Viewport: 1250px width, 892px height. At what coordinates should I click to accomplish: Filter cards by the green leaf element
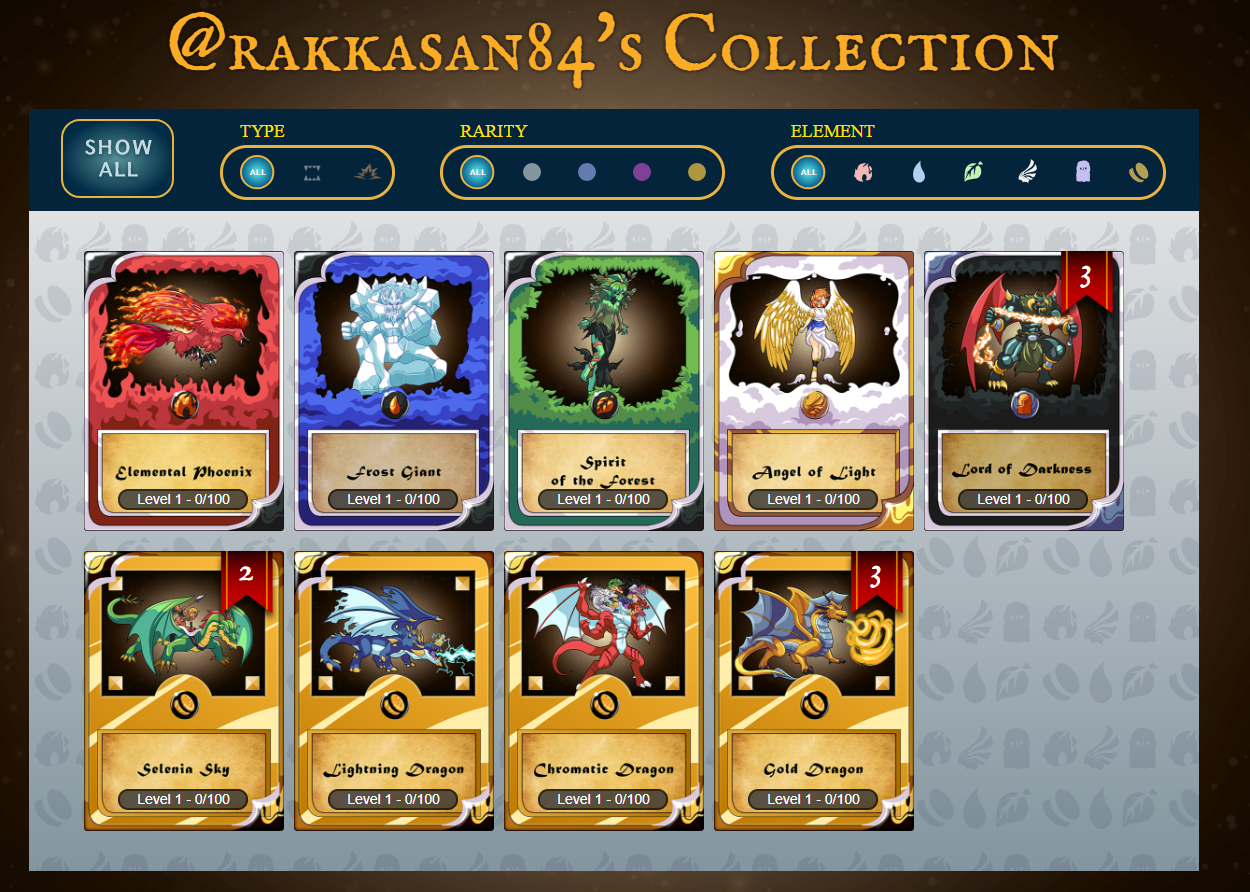[973, 173]
